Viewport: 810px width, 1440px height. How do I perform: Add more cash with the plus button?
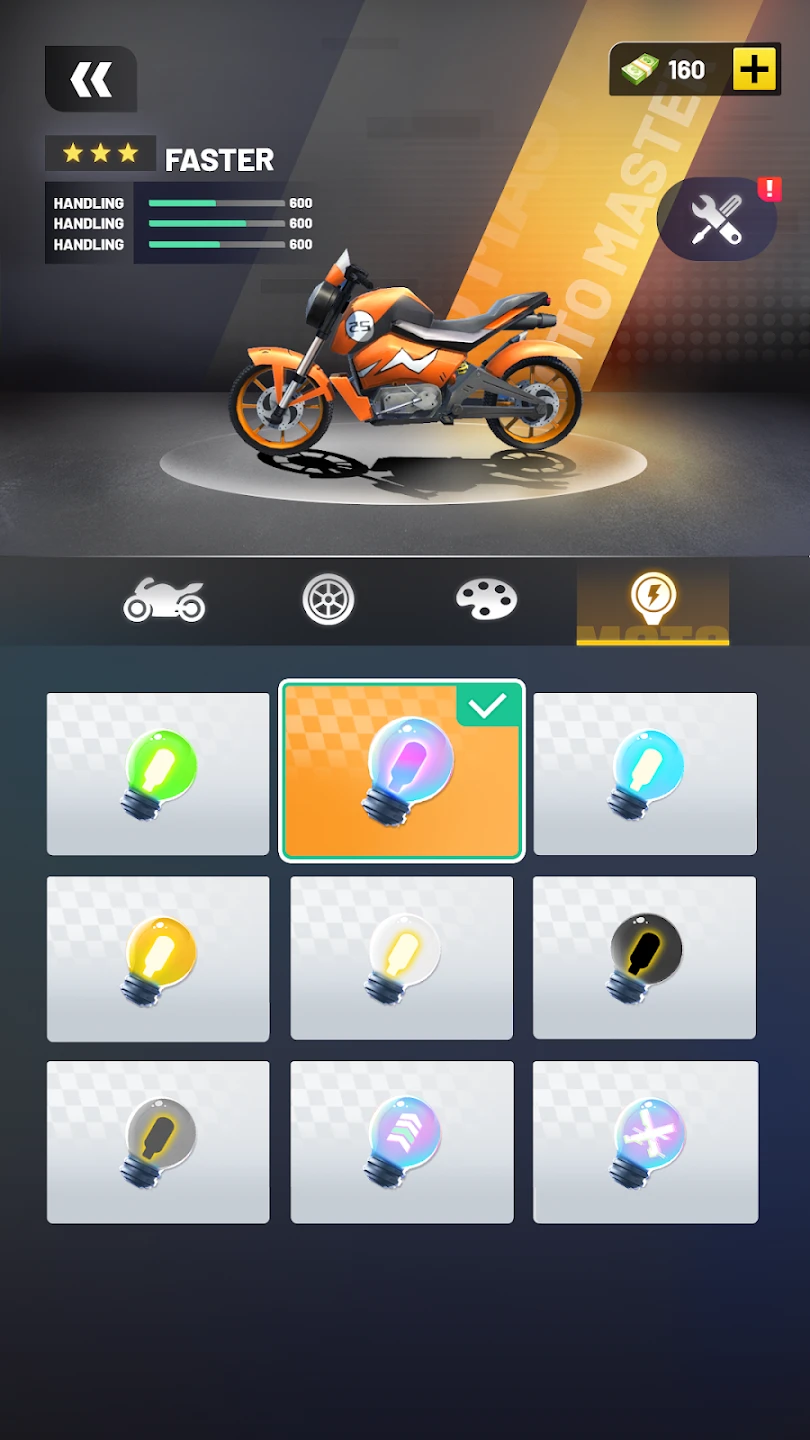tap(755, 70)
